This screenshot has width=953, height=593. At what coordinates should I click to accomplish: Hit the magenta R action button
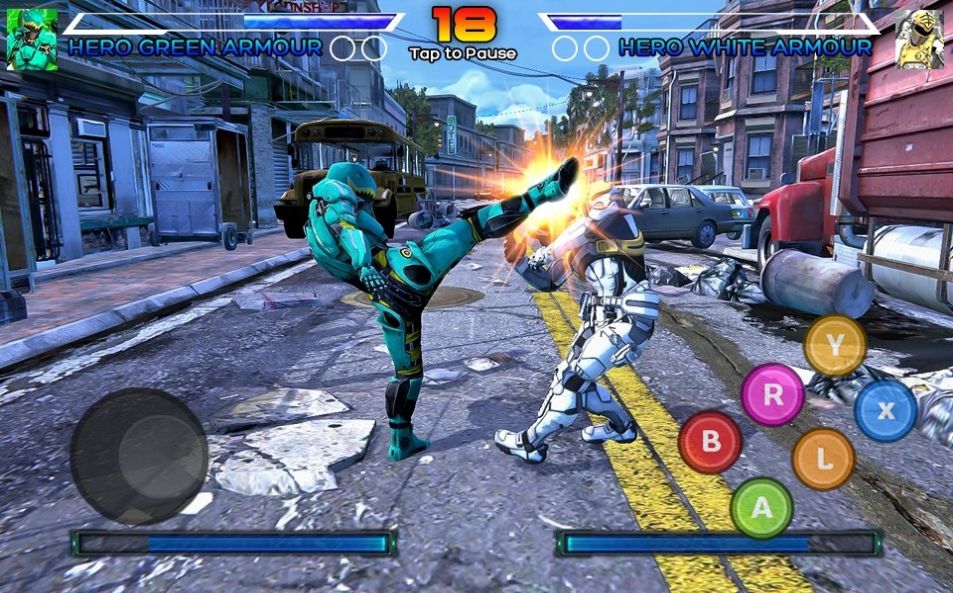(x=773, y=394)
